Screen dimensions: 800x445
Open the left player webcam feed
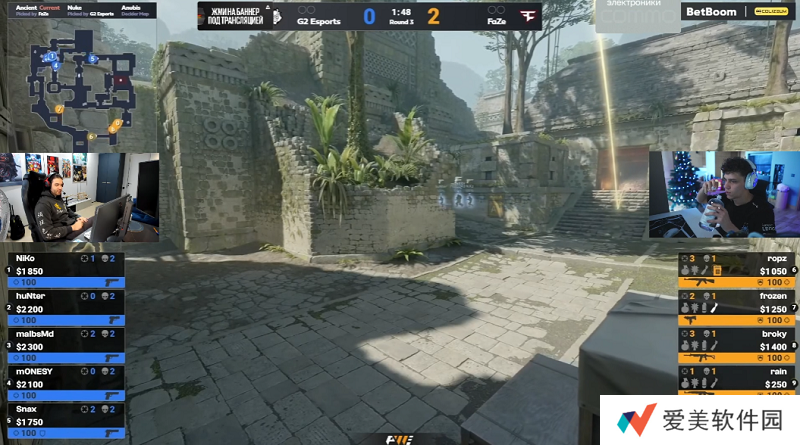click(x=80, y=197)
